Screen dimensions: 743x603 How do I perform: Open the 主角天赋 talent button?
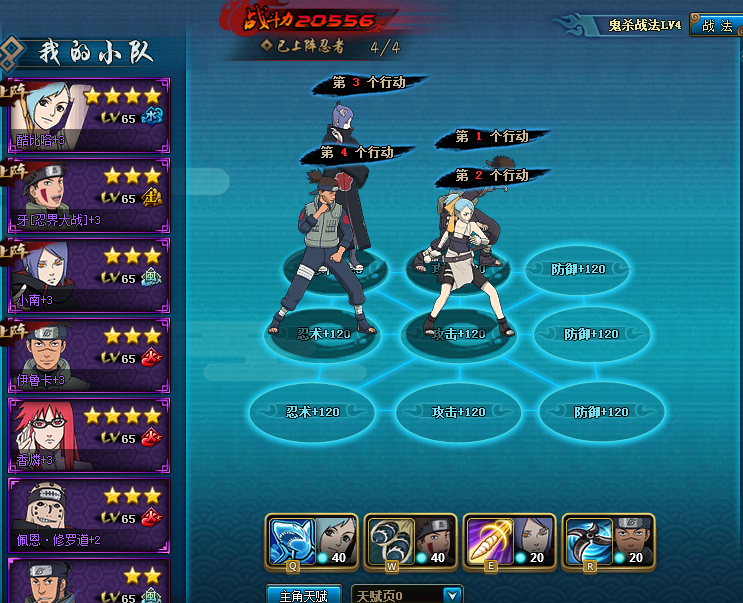pyautogui.click(x=303, y=595)
